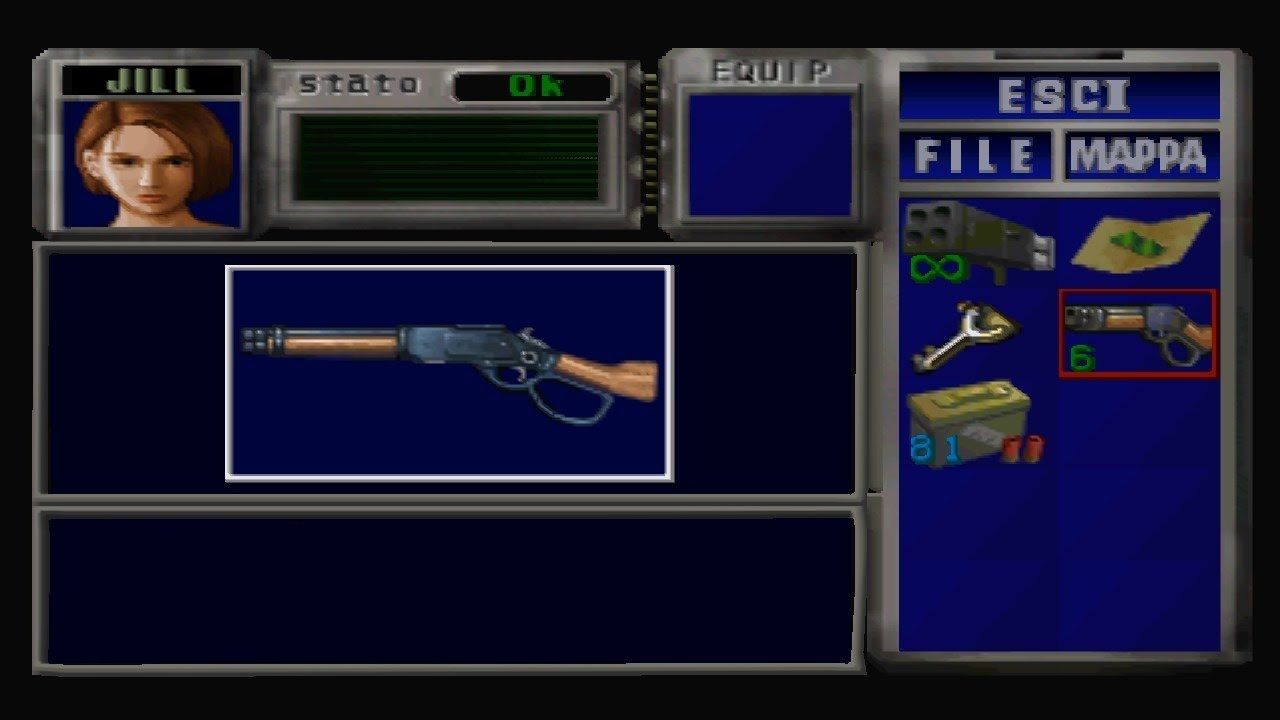Image resolution: width=1280 pixels, height=720 pixels.
Task: Click the empty equipped weapon slot
Action: pyautogui.click(x=770, y=155)
